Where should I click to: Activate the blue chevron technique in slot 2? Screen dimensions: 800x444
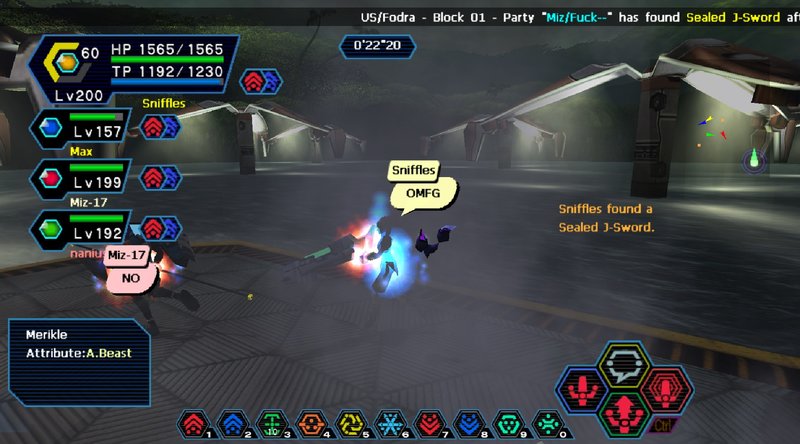point(232,424)
